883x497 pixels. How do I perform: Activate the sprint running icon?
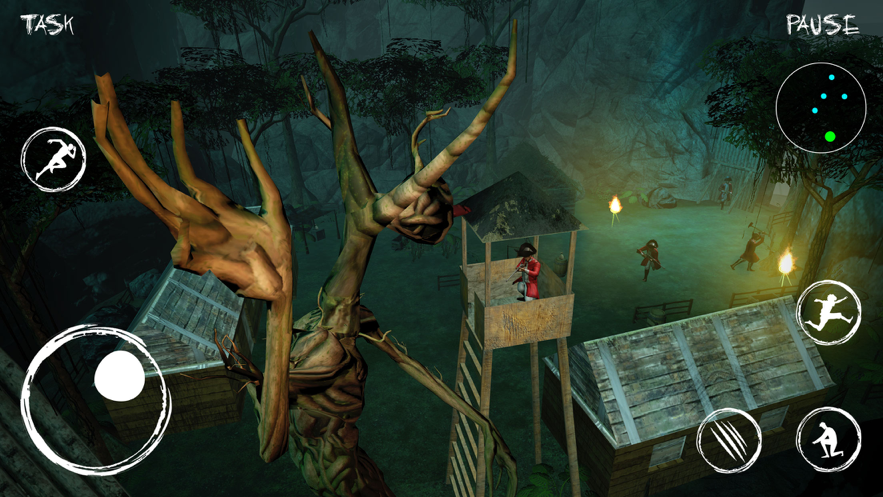point(54,160)
